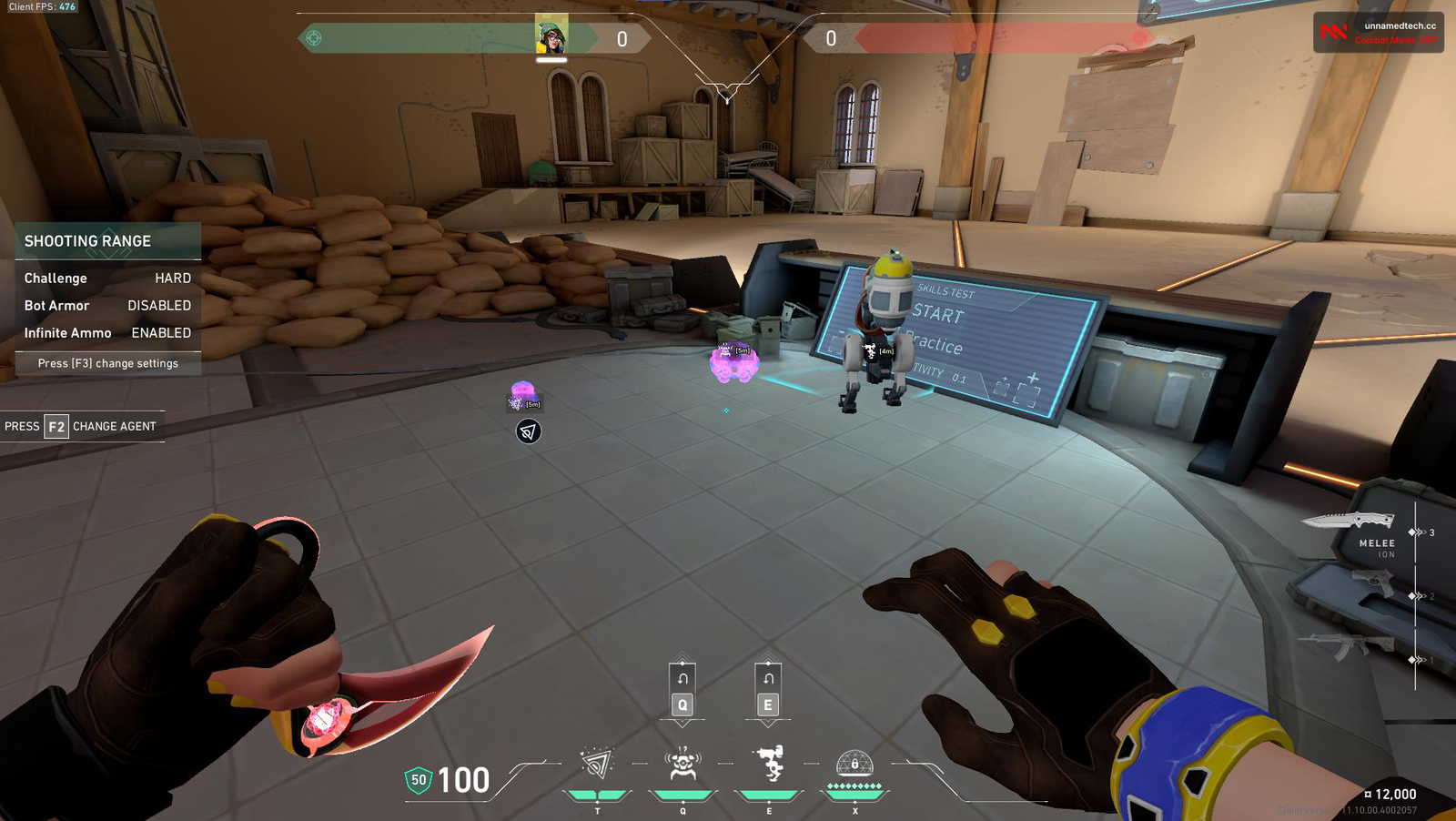Click the Infinite Ammo row in the Shooting Range panel

pos(107,333)
